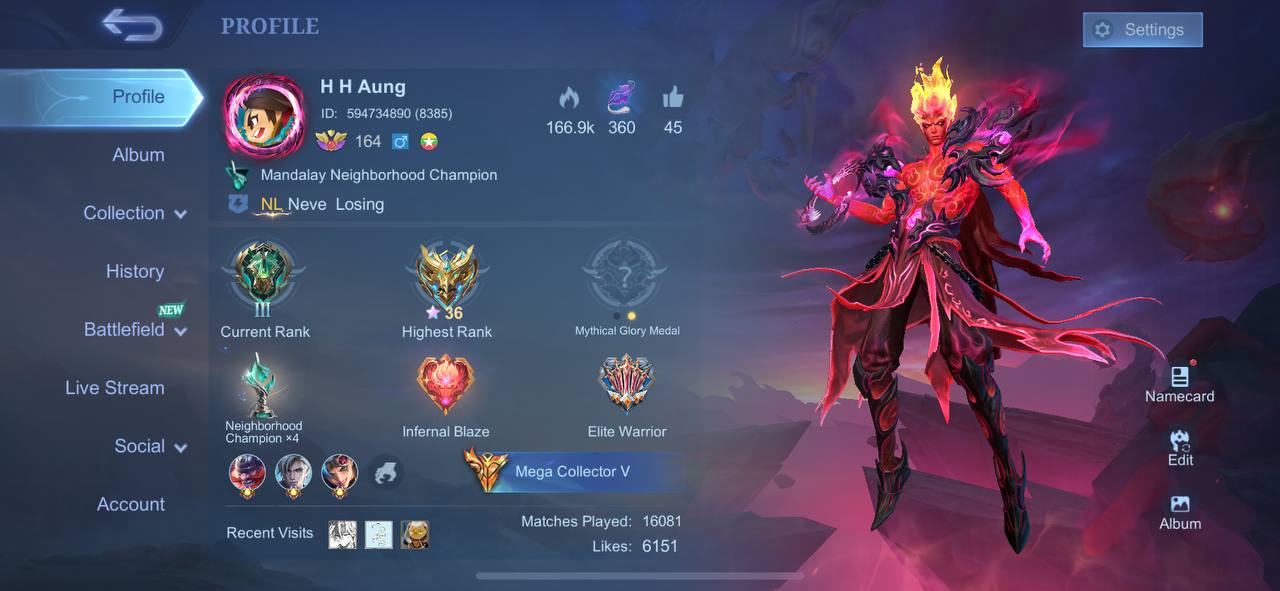Select the Infernal Blaze badge
This screenshot has width=1280, height=591.
tap(445, 387)
